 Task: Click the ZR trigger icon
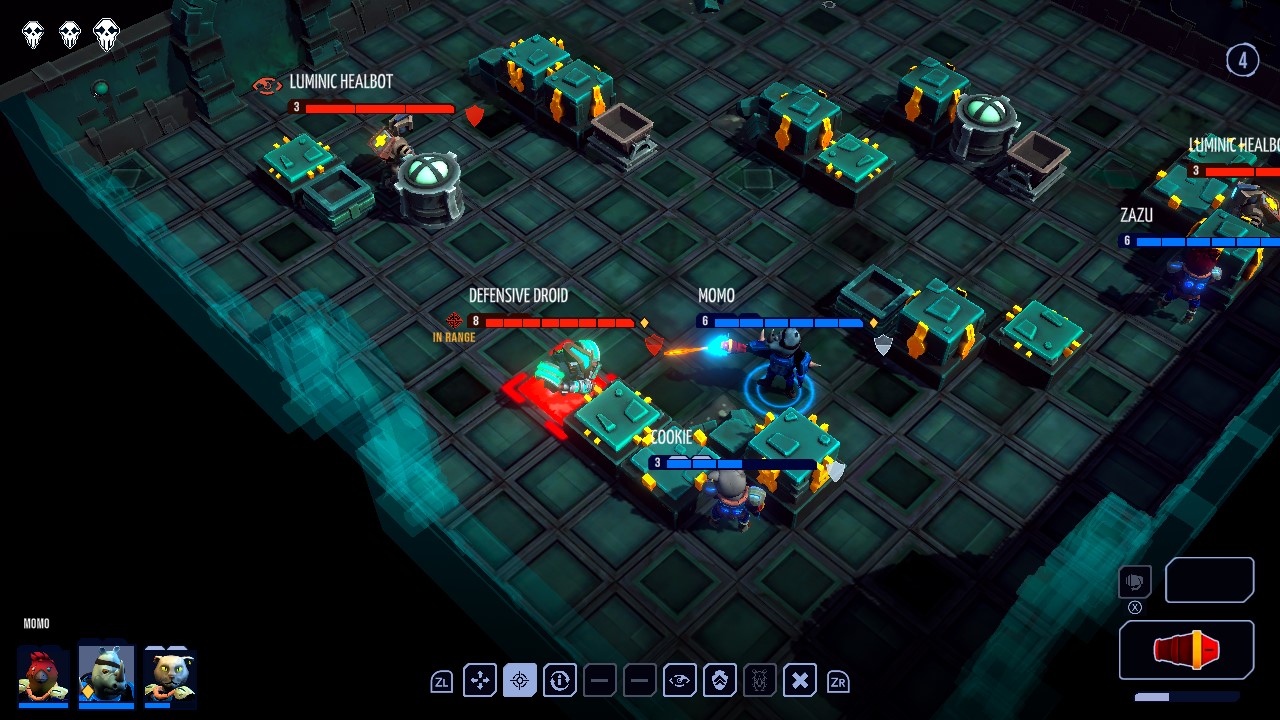click(x=839, y=680)
